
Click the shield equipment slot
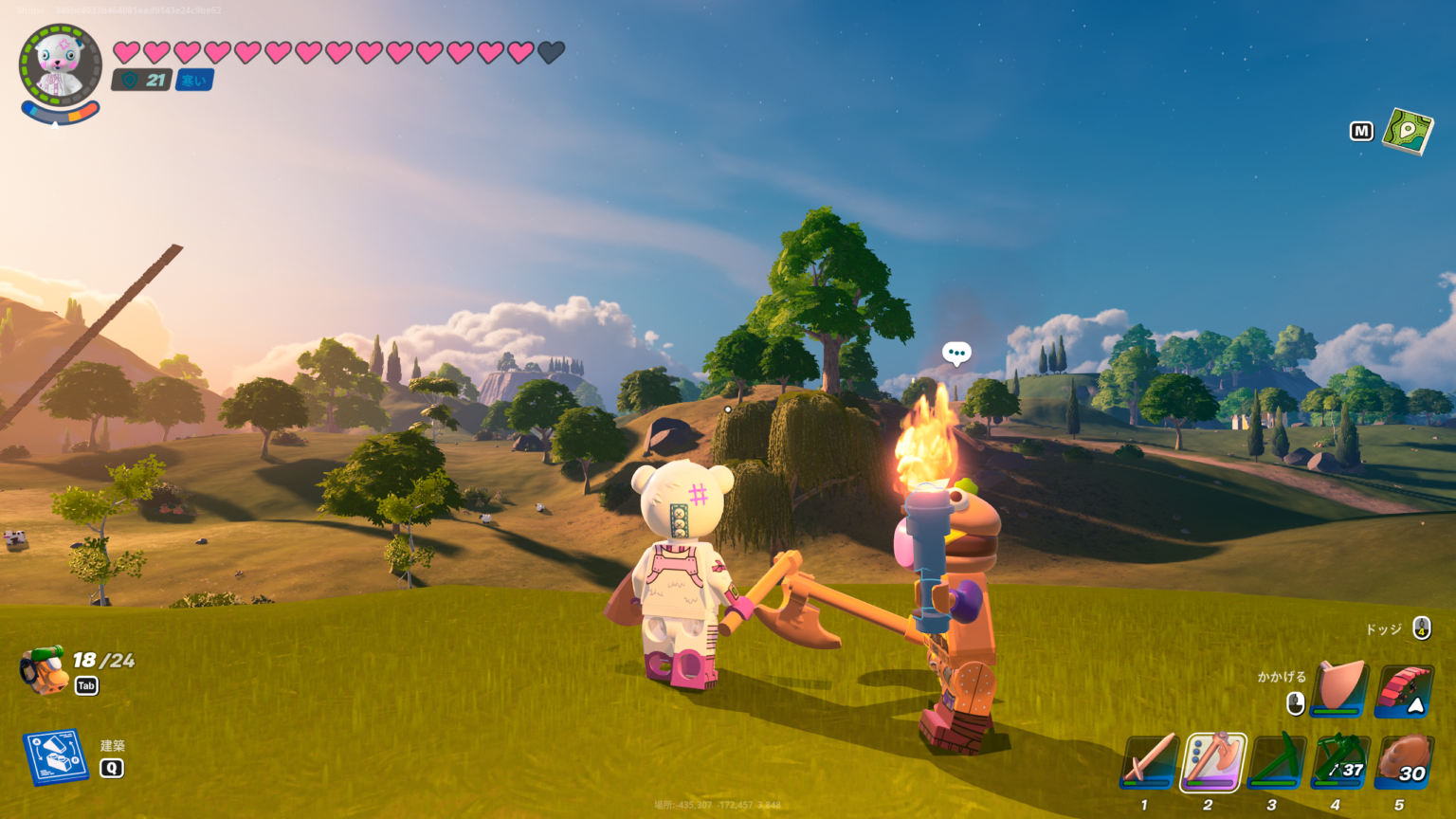coord(1340,688)
